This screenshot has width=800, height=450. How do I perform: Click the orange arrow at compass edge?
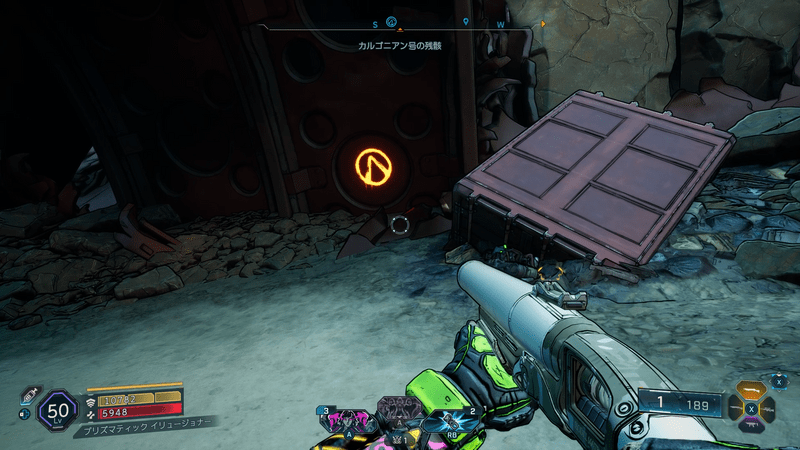543,22
